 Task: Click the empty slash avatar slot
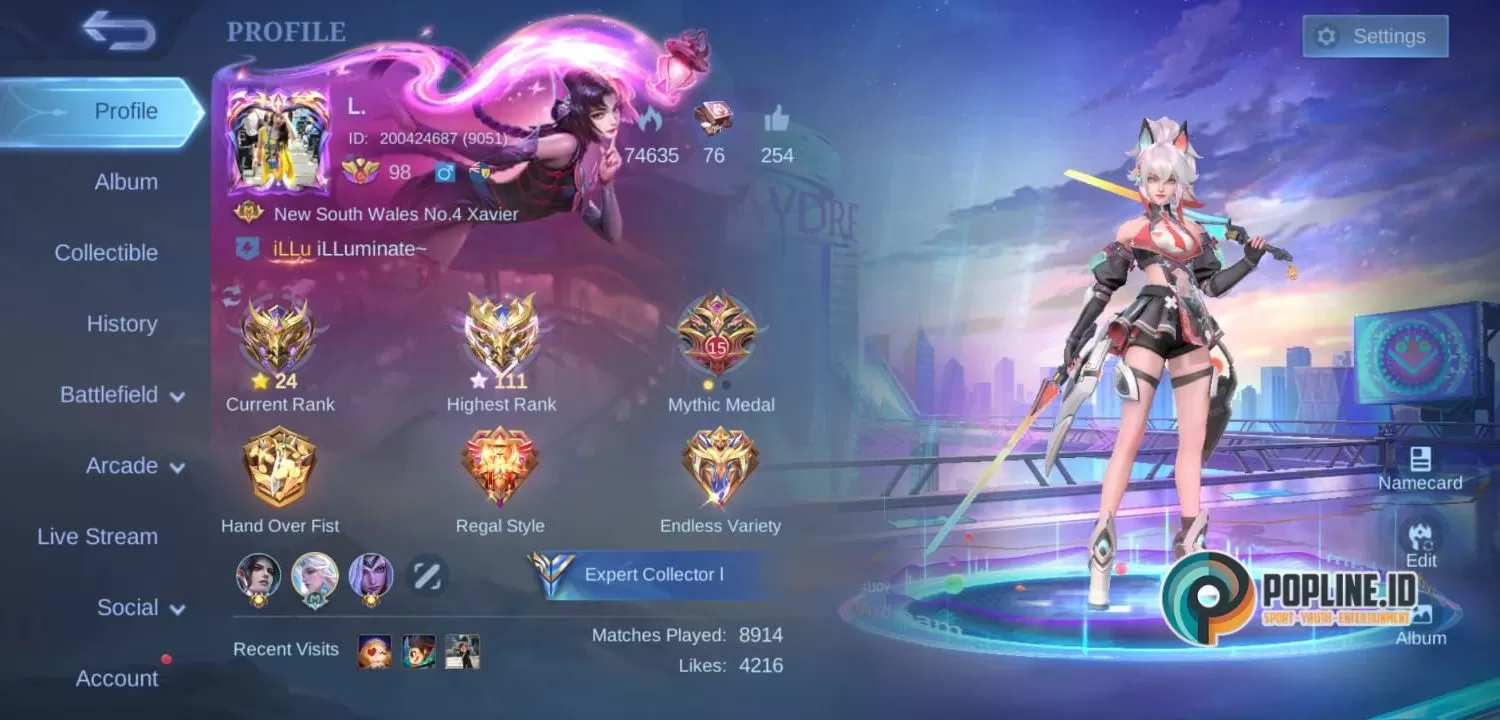[x=425, y=575]
